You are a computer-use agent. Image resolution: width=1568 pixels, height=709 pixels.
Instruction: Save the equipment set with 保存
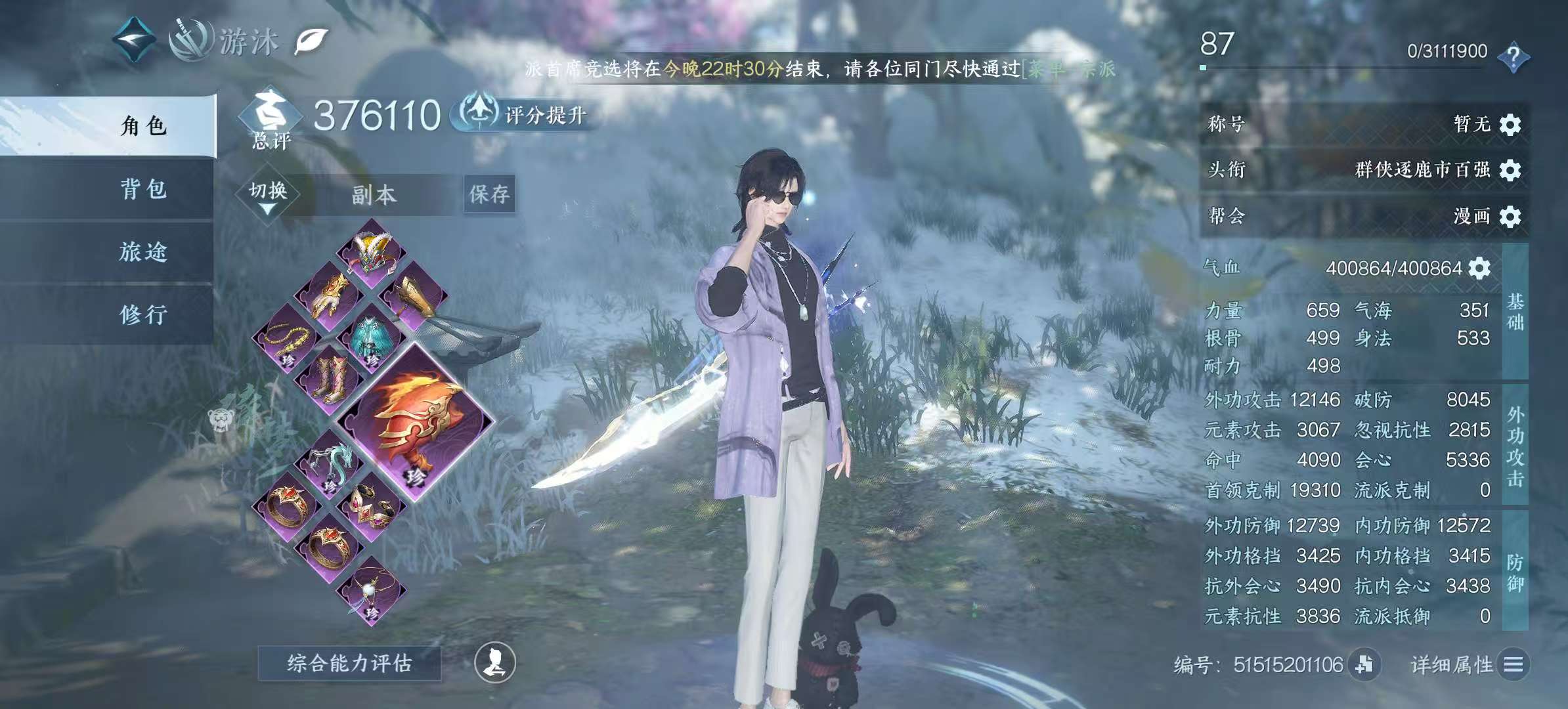click(489, 194)
